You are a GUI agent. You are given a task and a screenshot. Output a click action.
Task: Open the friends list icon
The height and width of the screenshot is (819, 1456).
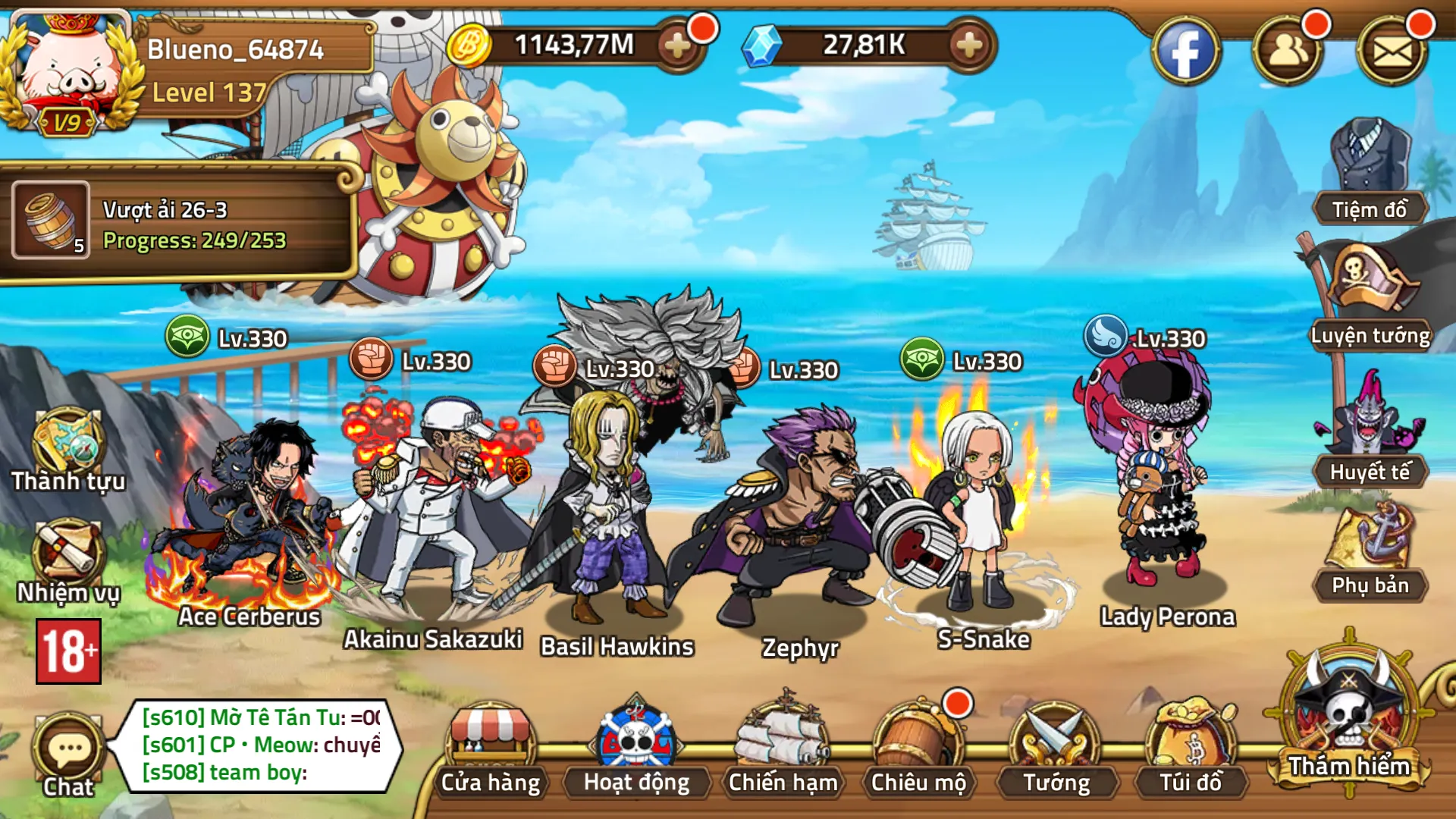tap(1288, 52)
